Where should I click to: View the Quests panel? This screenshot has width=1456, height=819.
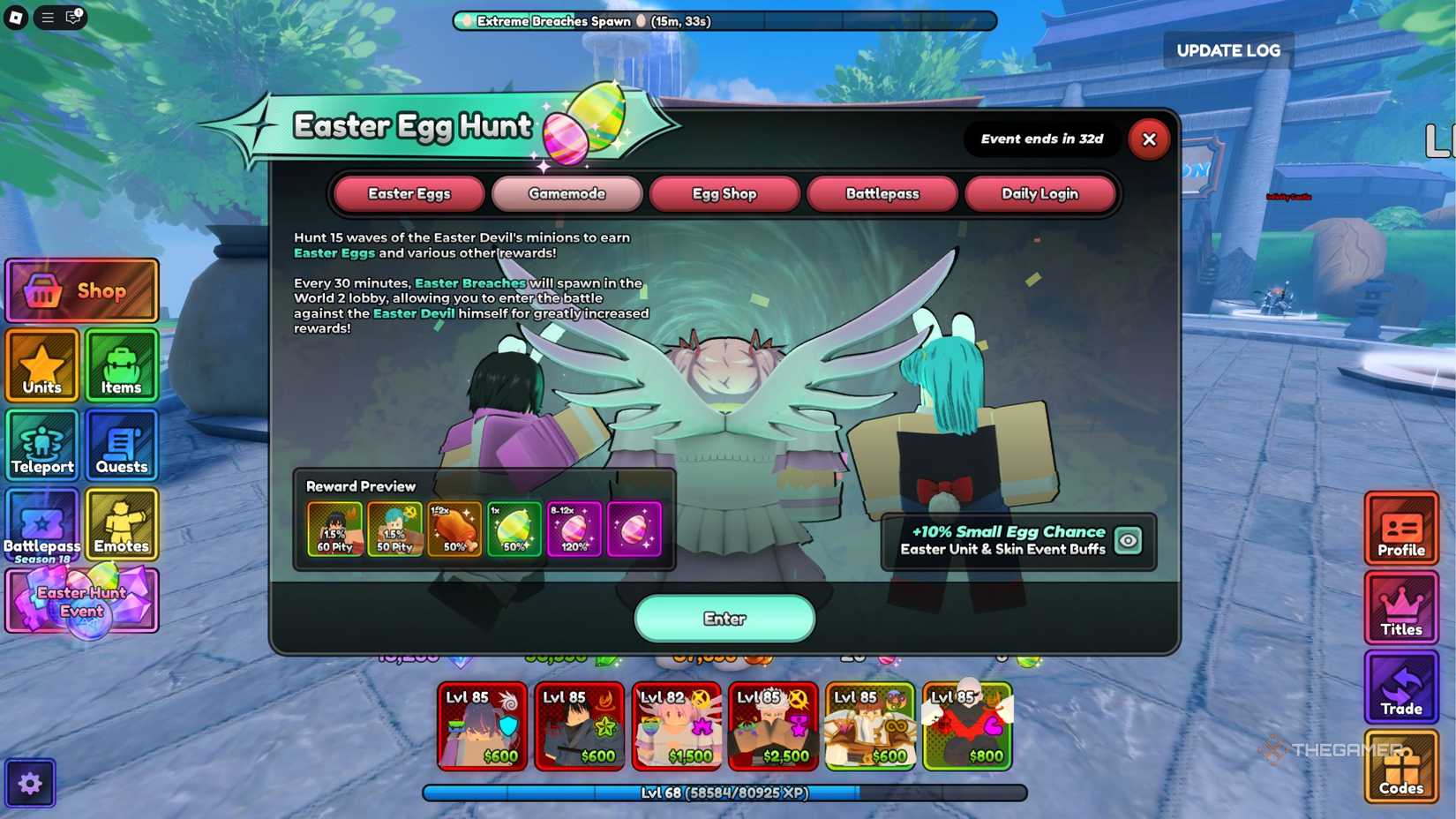coord(121,445)
